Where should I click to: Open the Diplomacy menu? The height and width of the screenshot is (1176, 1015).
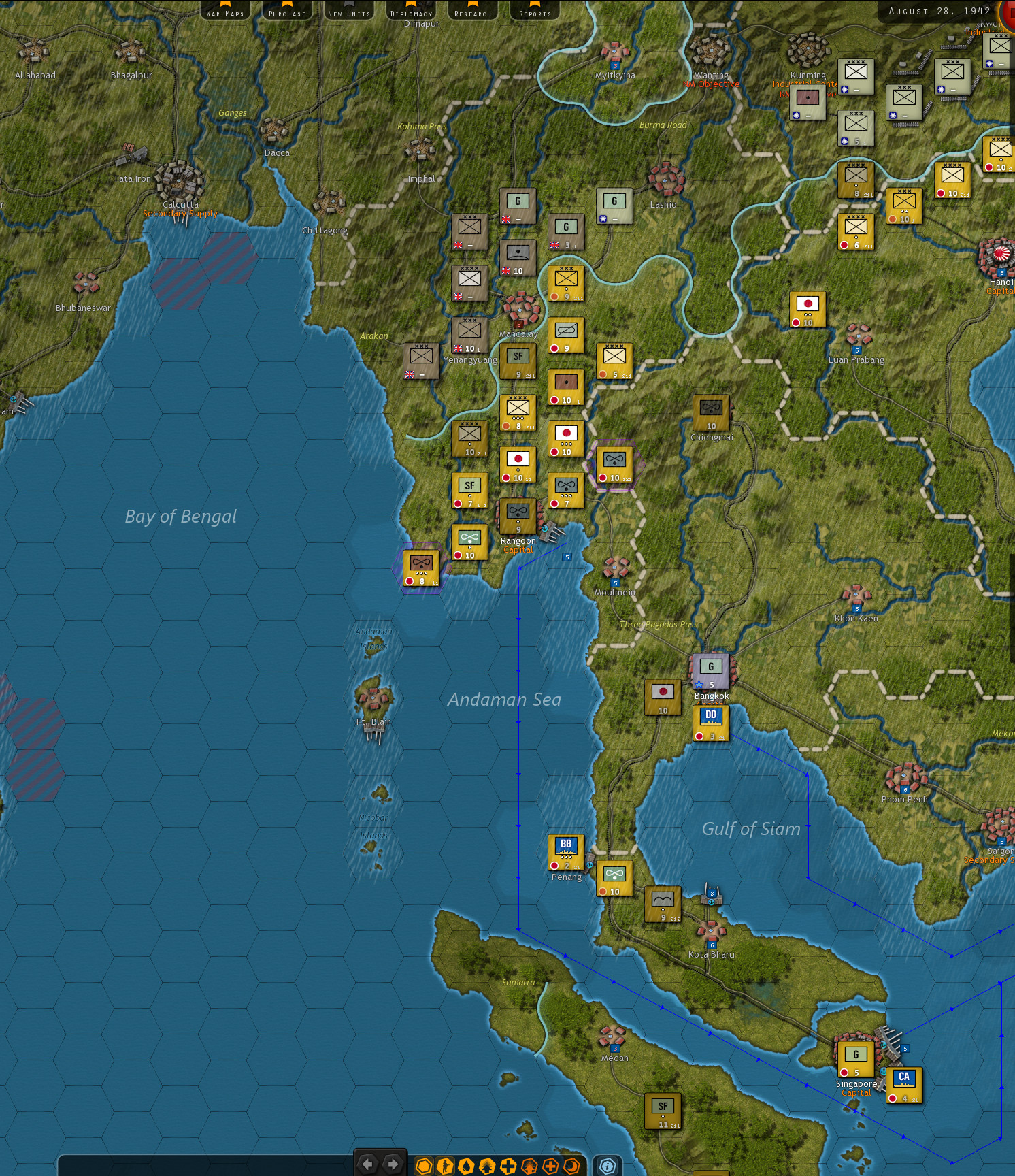pos(412,12)
